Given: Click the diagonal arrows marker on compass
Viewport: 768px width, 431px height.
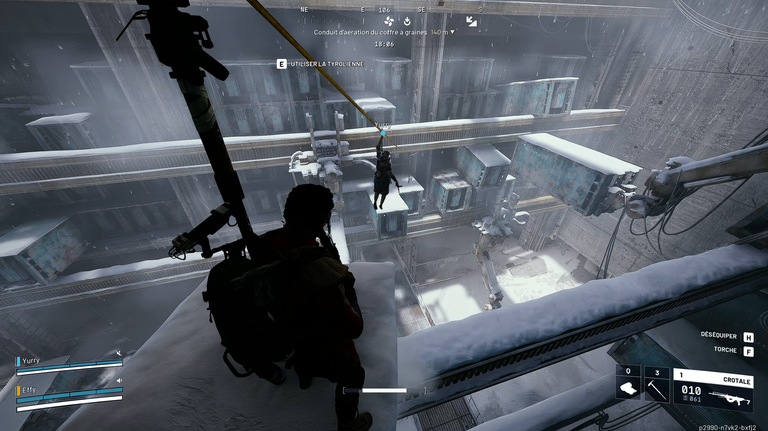Looking at the screenshot, I should click(x=471, y=21).
